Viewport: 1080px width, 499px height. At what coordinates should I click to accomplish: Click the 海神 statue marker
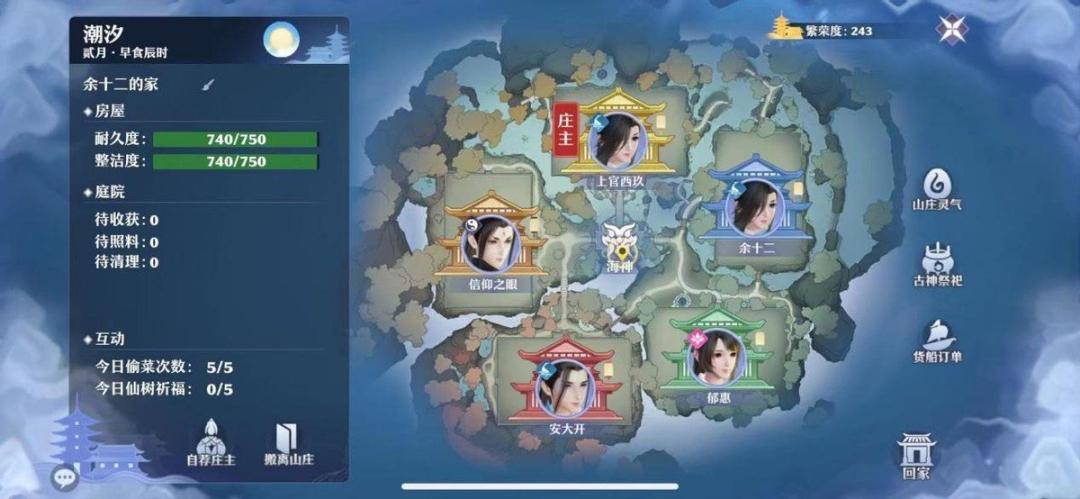pyautogui.click(x=618, y=244)
